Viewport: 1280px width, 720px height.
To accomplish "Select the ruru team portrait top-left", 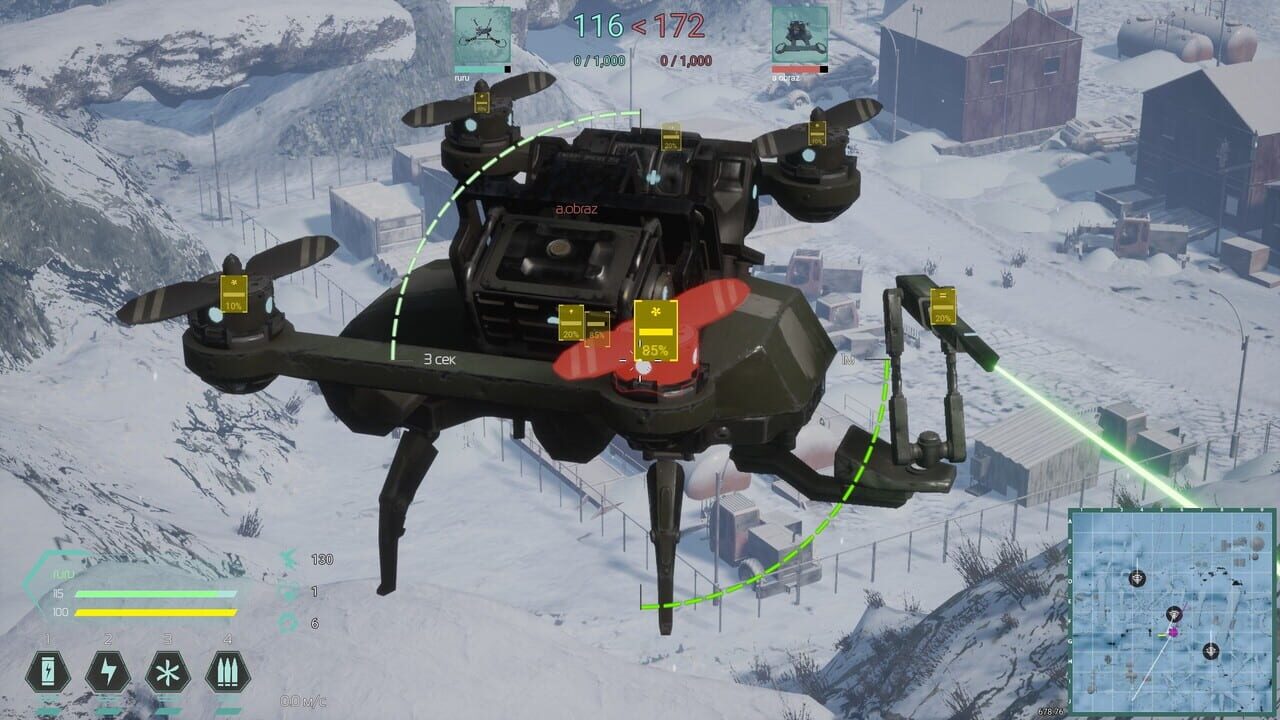I will pyautogui.click(x=480, y=33).
